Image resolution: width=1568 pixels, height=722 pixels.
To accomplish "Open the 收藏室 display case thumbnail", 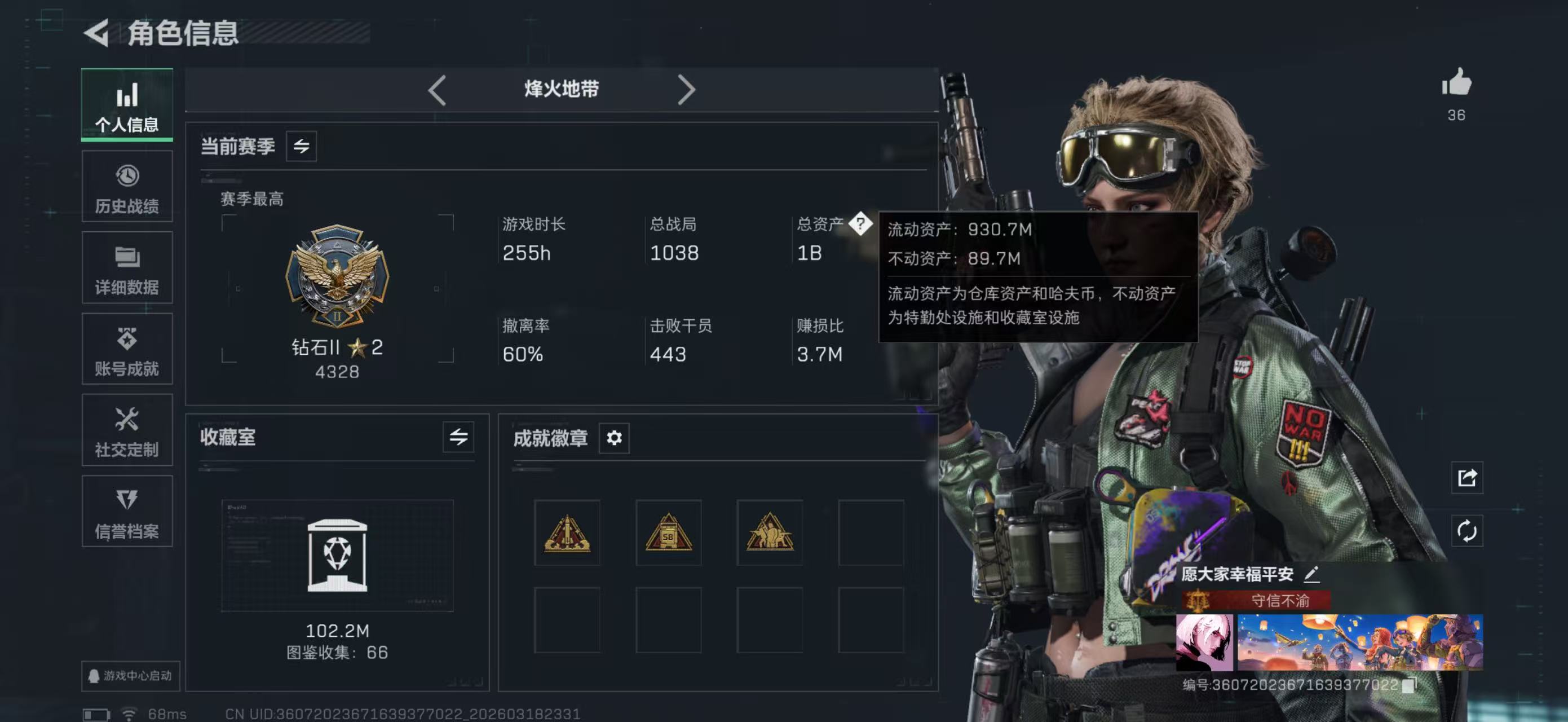I will click(x=337, y=555).
